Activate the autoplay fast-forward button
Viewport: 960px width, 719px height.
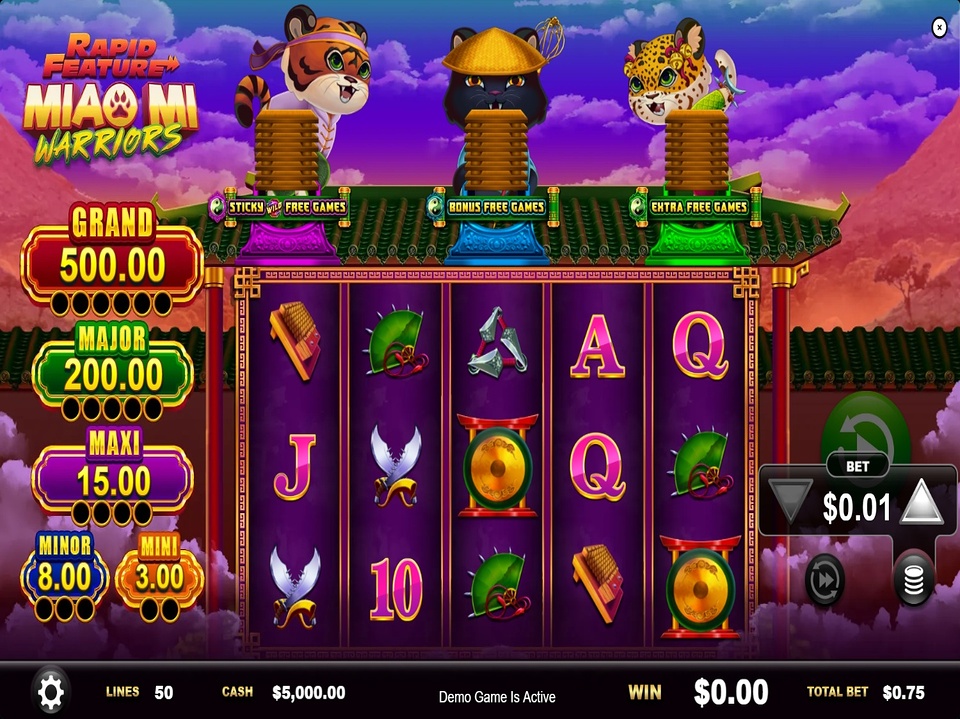(825, 579)
